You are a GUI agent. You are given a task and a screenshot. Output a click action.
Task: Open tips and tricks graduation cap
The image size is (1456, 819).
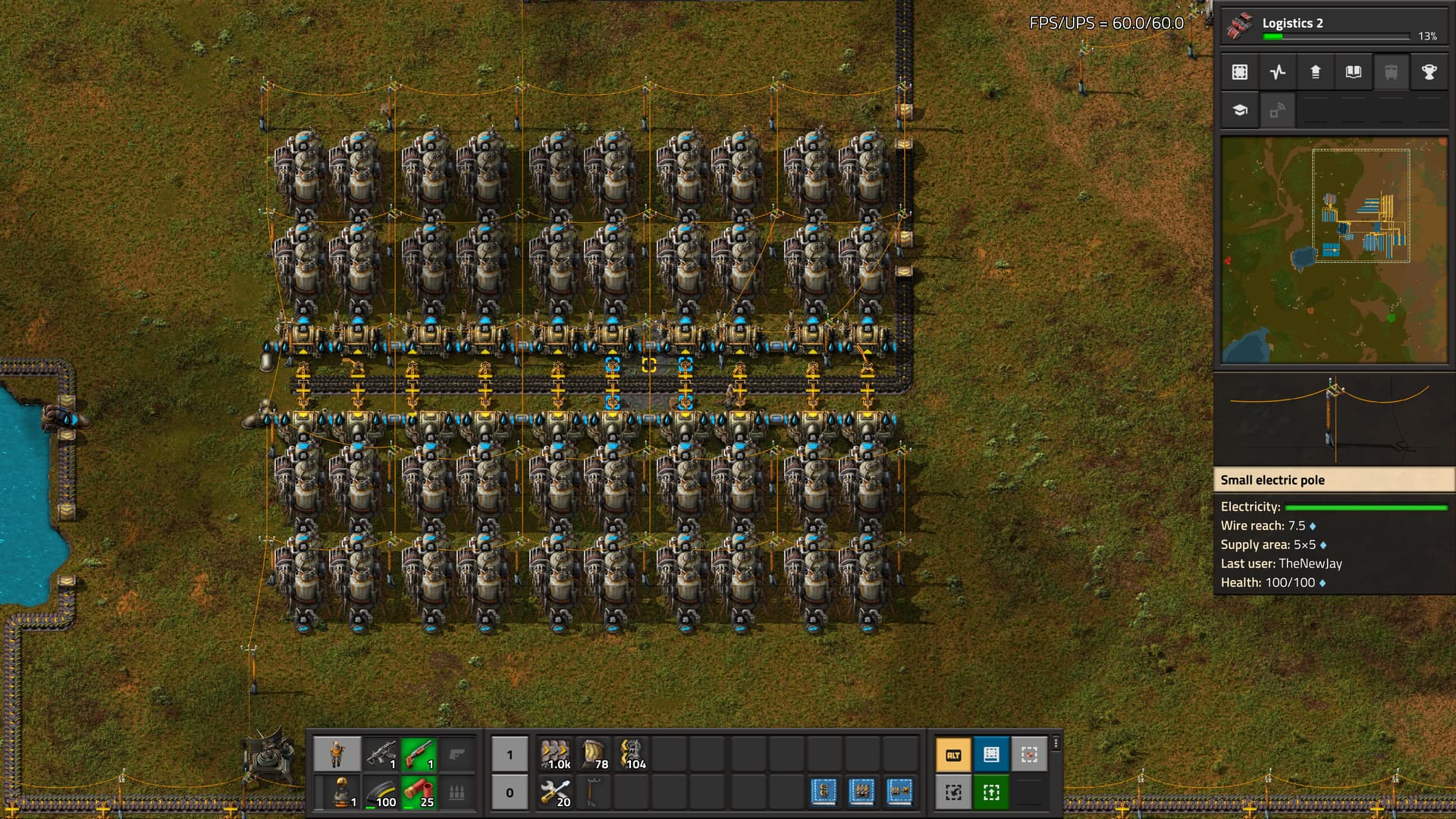(1240, 110)
